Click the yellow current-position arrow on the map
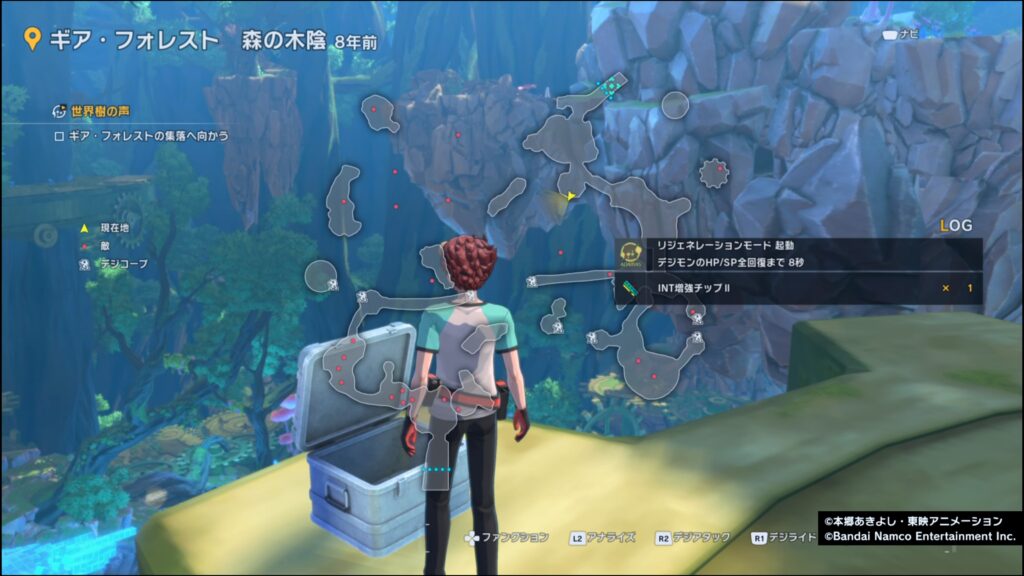The image size is (1024, 576). (x=570, y=197)
